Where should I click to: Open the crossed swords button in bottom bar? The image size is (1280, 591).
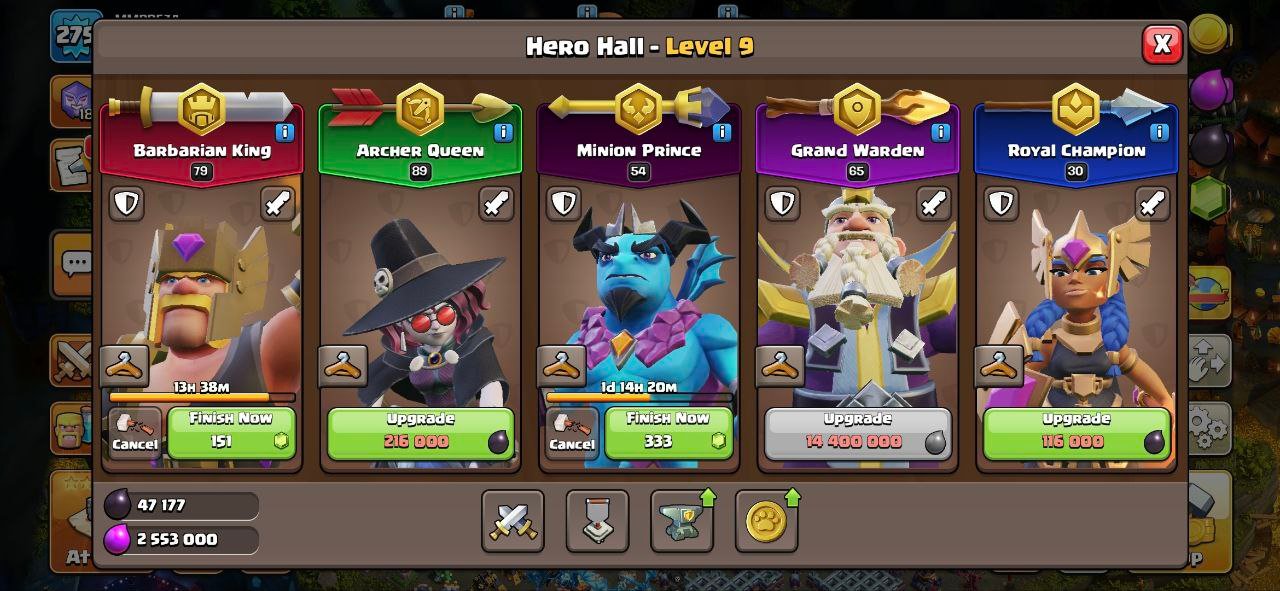[x=513, y=521]
